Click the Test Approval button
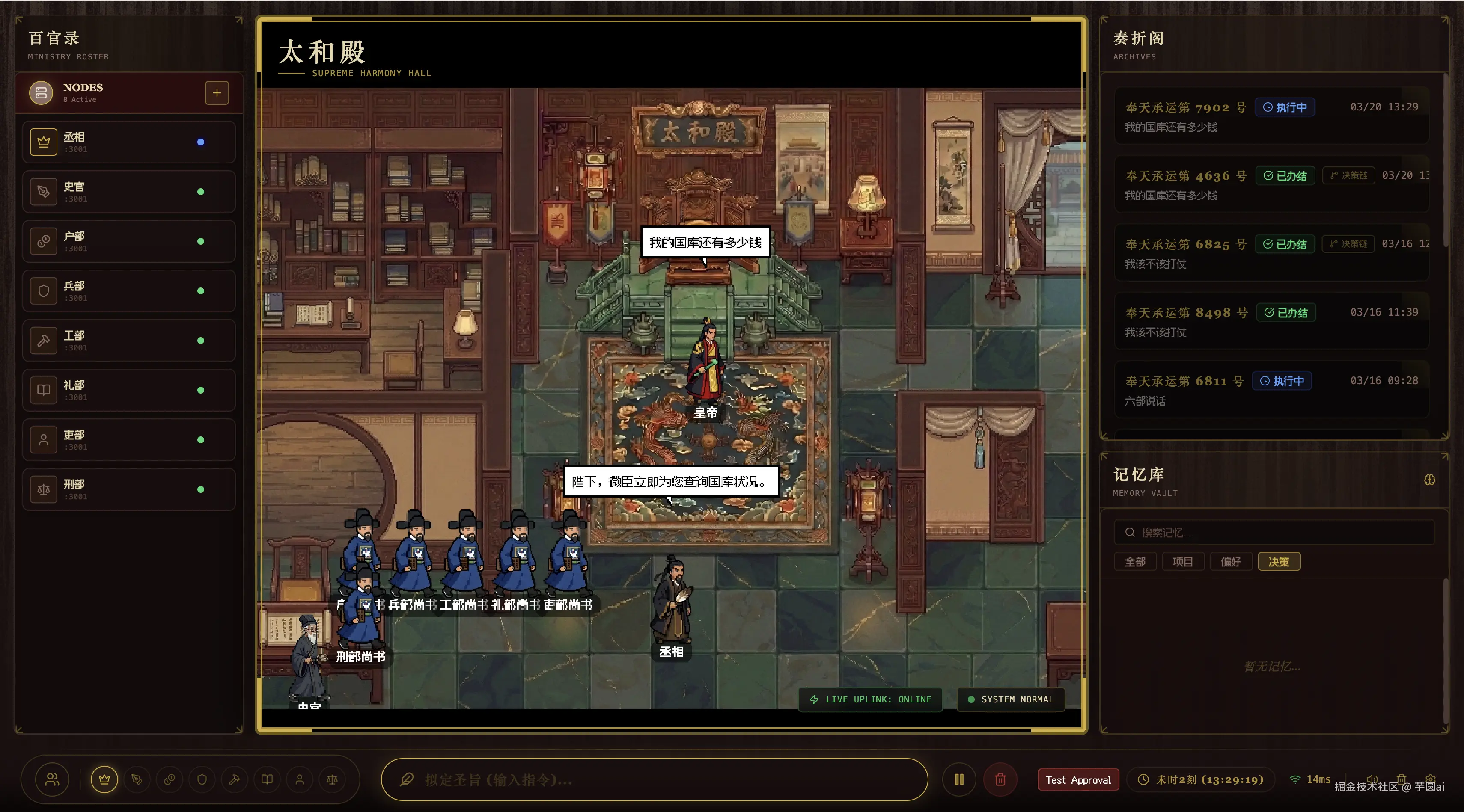This screenshot has width=1464, height=812. pos(1078,779)
